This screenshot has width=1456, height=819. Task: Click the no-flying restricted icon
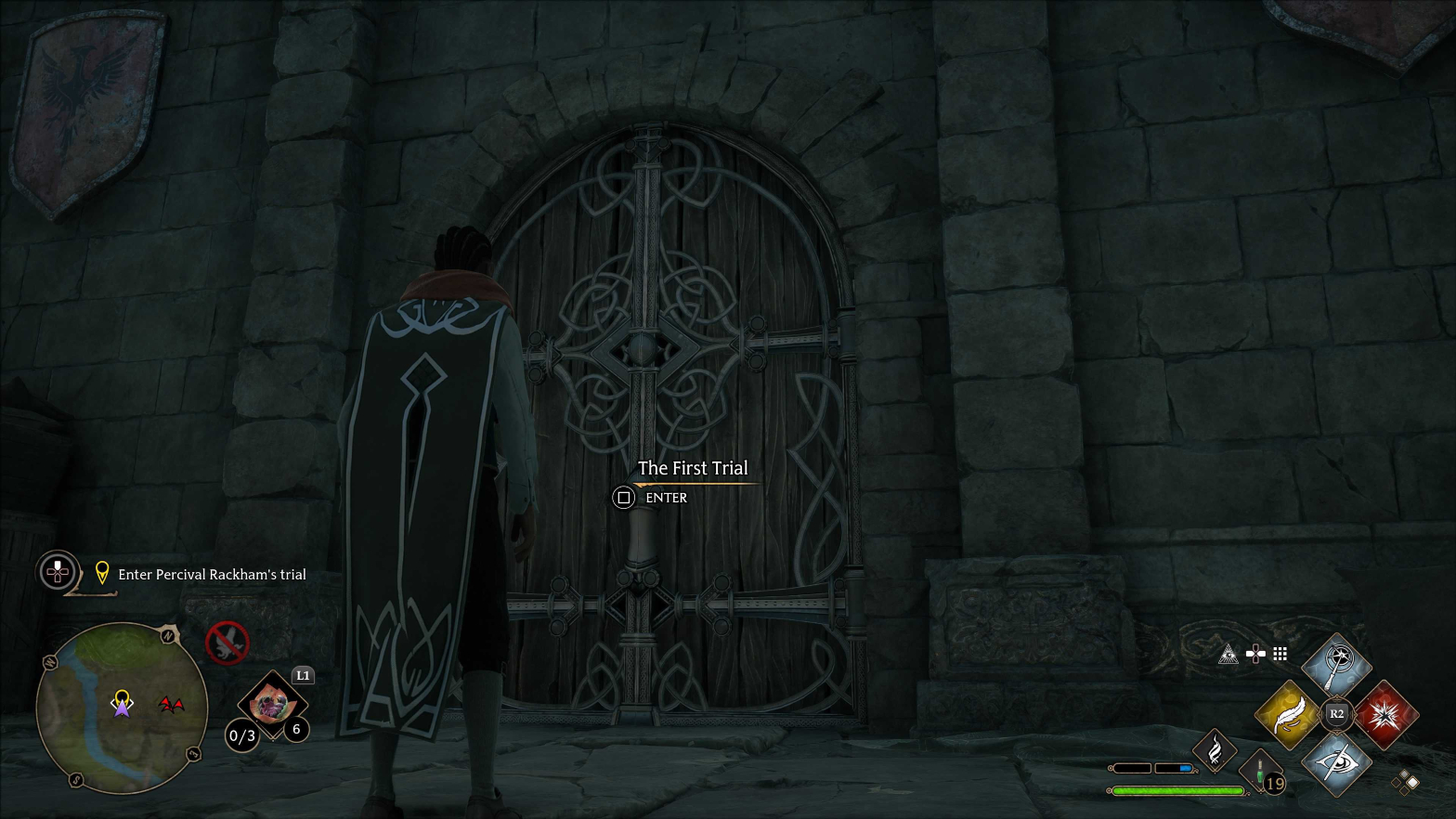point(227,642)
